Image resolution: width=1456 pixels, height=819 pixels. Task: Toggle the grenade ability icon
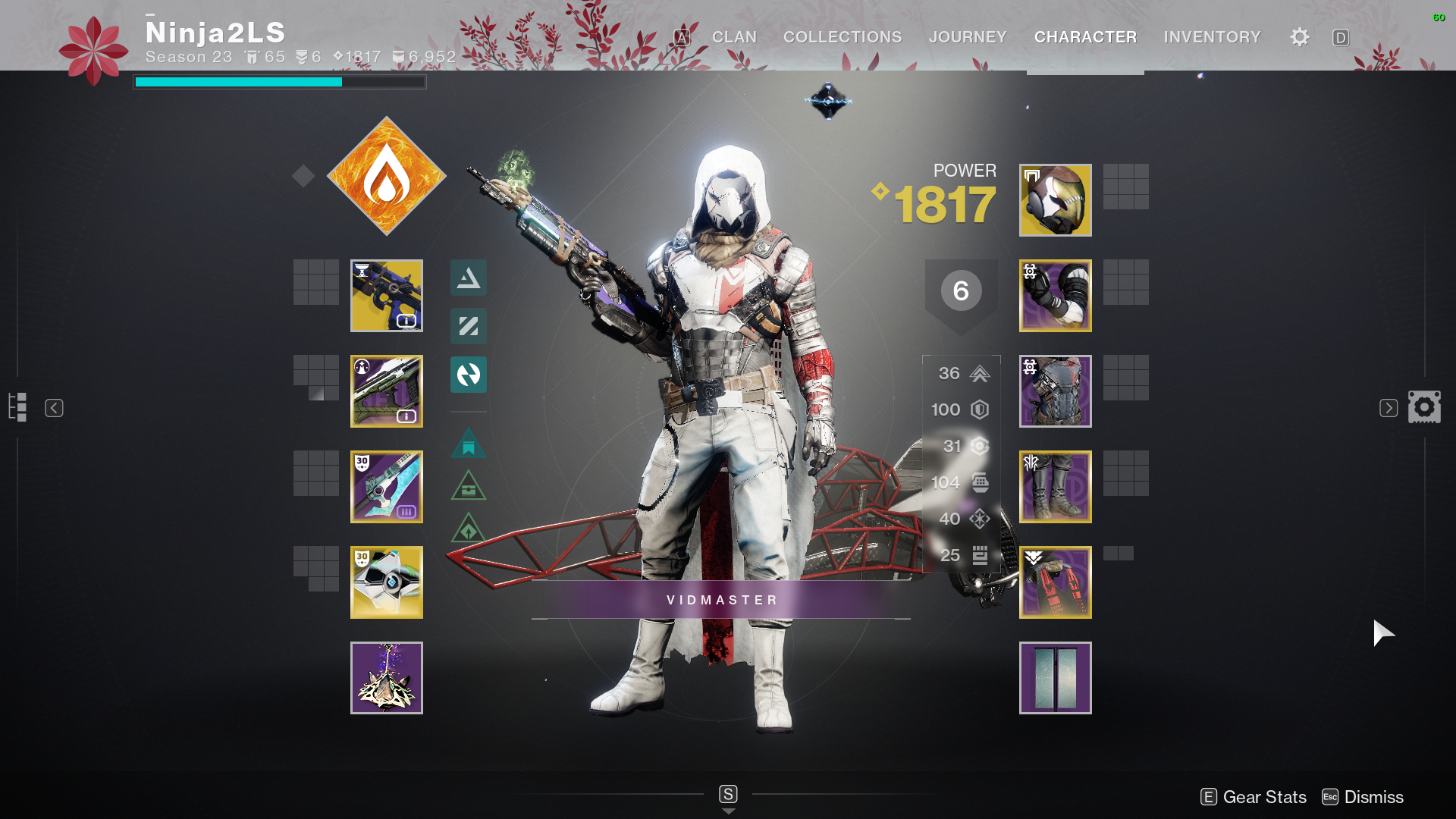click(x=468, y=278)
